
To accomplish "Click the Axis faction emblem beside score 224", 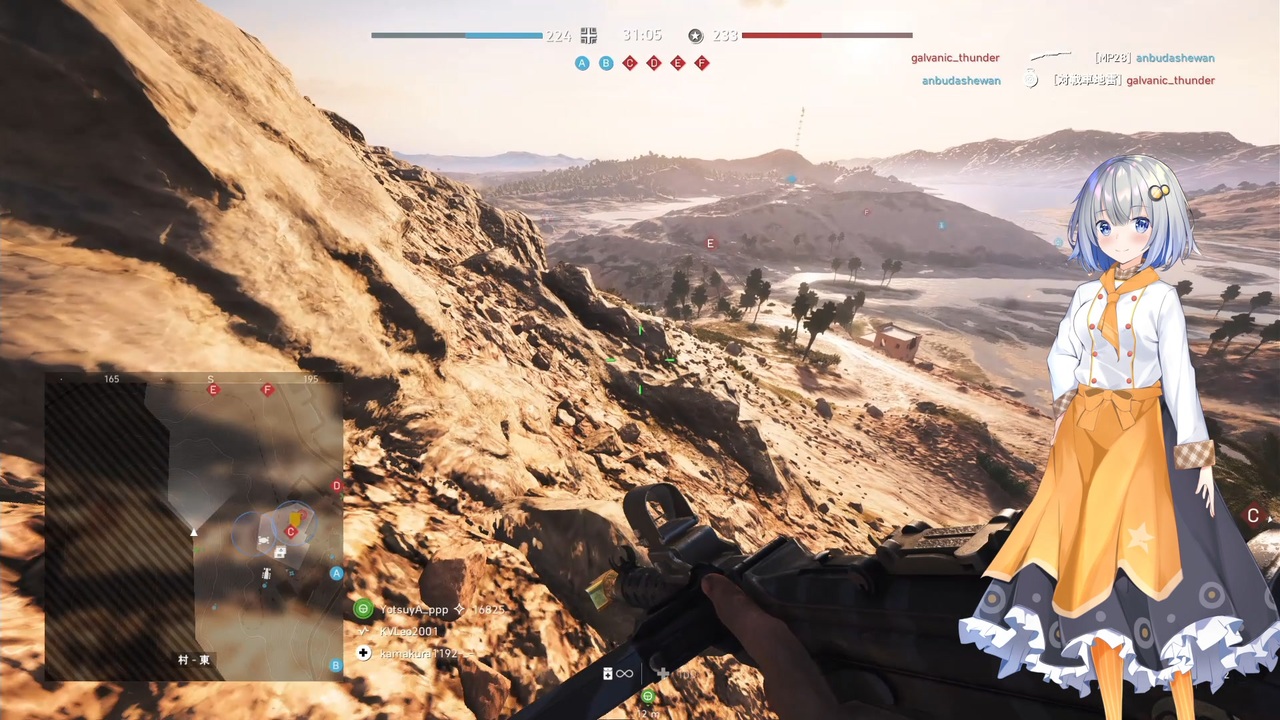I will [589, 36].
